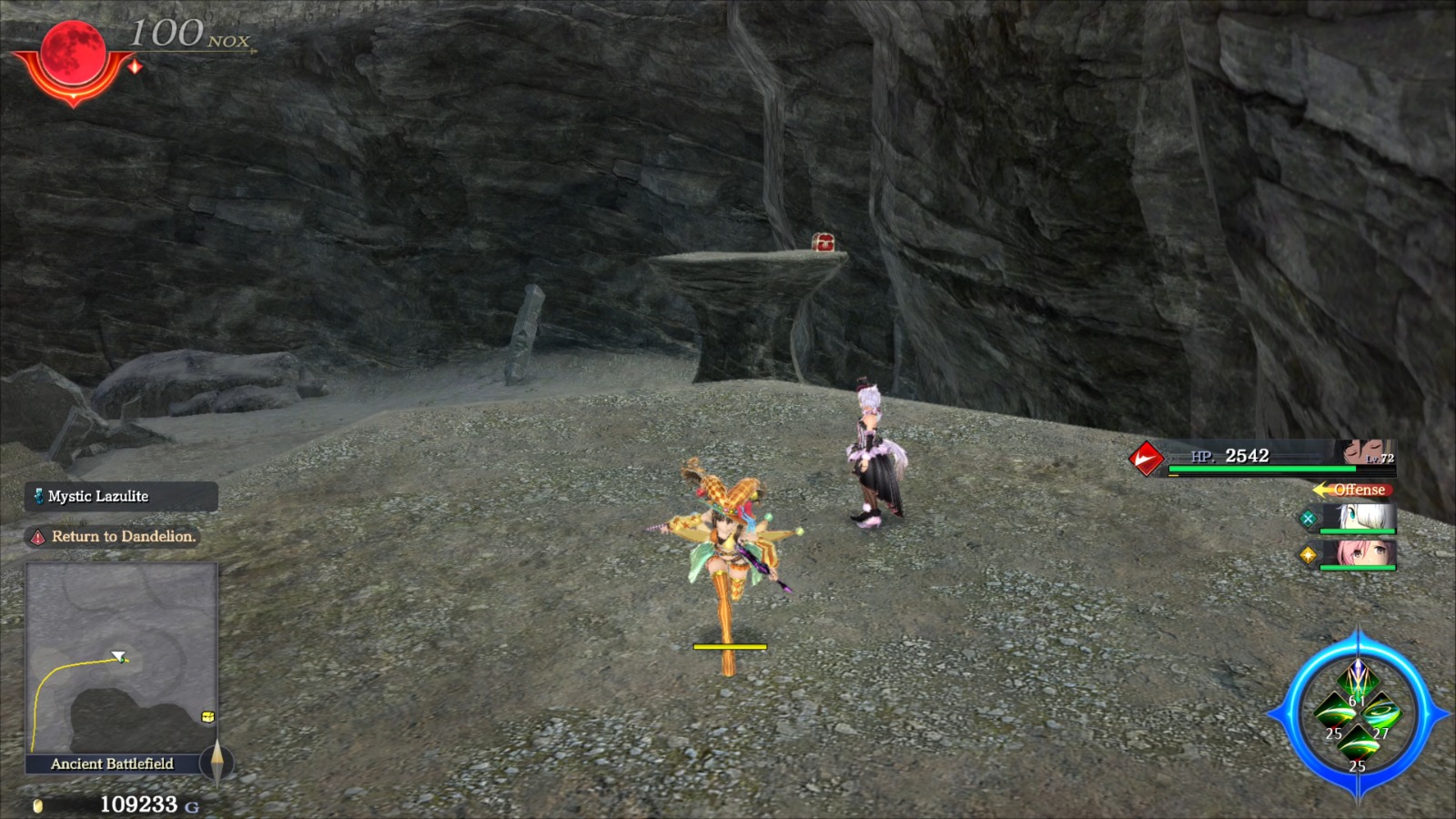Expand the Mystic Lazulite quest banner
This screenshot has width=1456, height=819.
pos(118,497)
